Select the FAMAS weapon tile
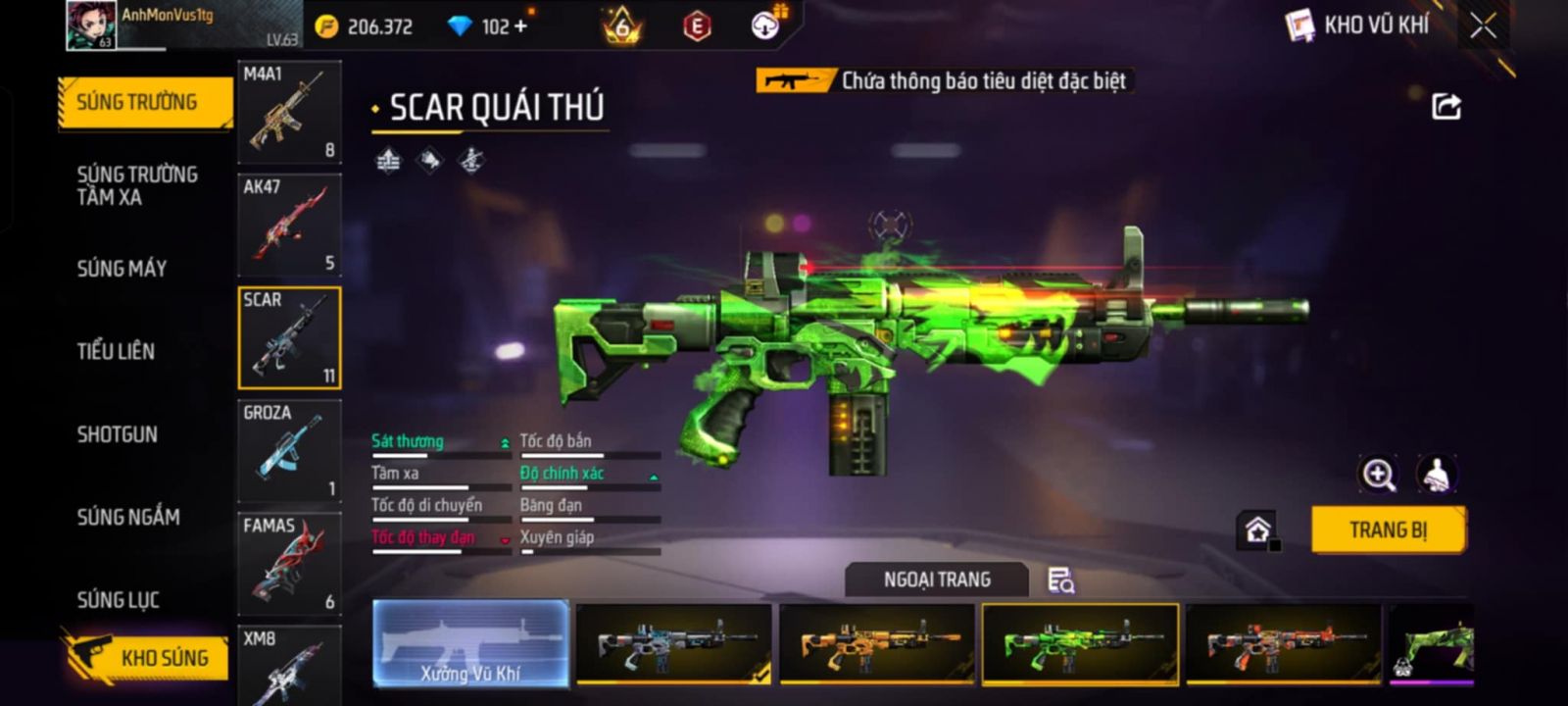Screen dimensions: 1568x706 (289, 564)
